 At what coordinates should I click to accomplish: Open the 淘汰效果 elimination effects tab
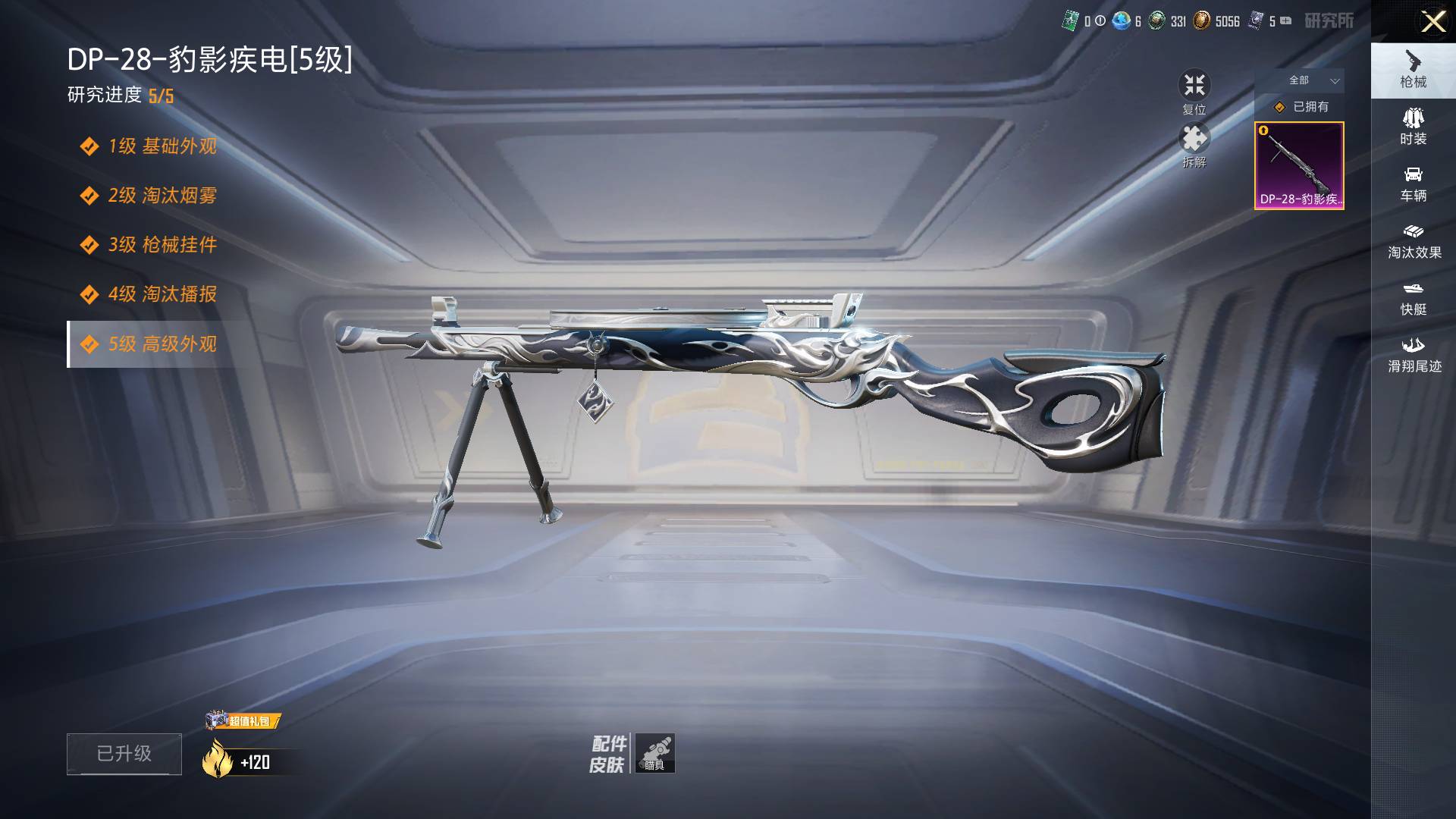click(x=1413, y=240)
